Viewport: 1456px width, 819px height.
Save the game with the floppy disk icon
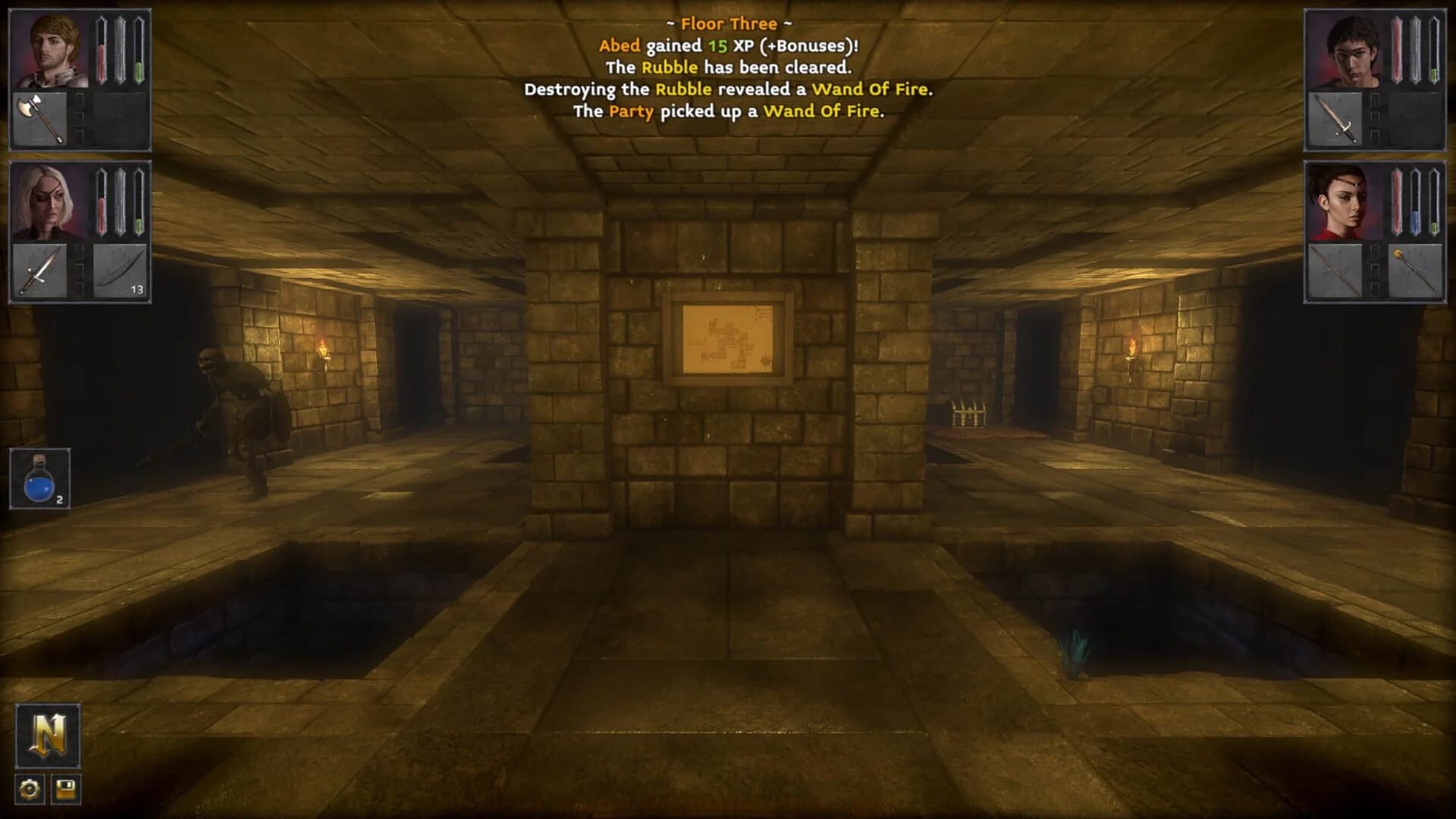pyautogui.click(x=67, y=789)
